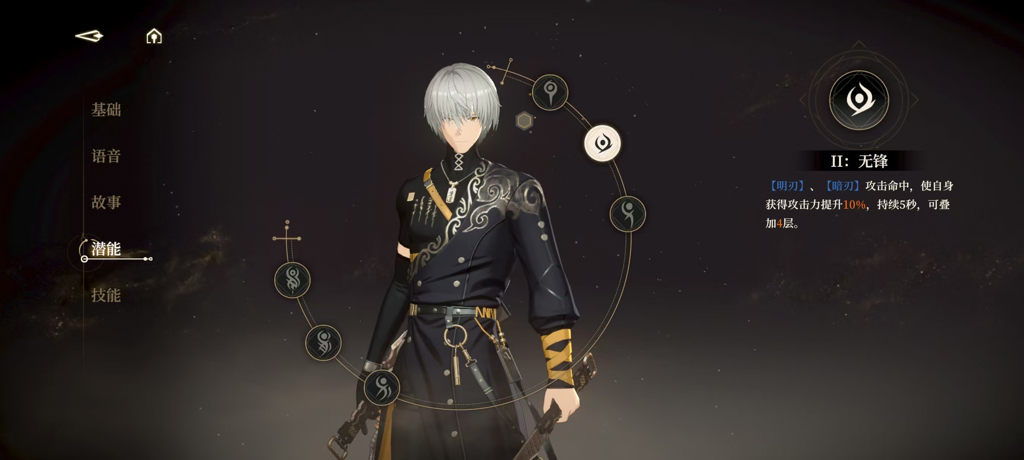
Task: Select the pin-shaped first potential node
Action: pyautogui.click(x=550, y=93)
